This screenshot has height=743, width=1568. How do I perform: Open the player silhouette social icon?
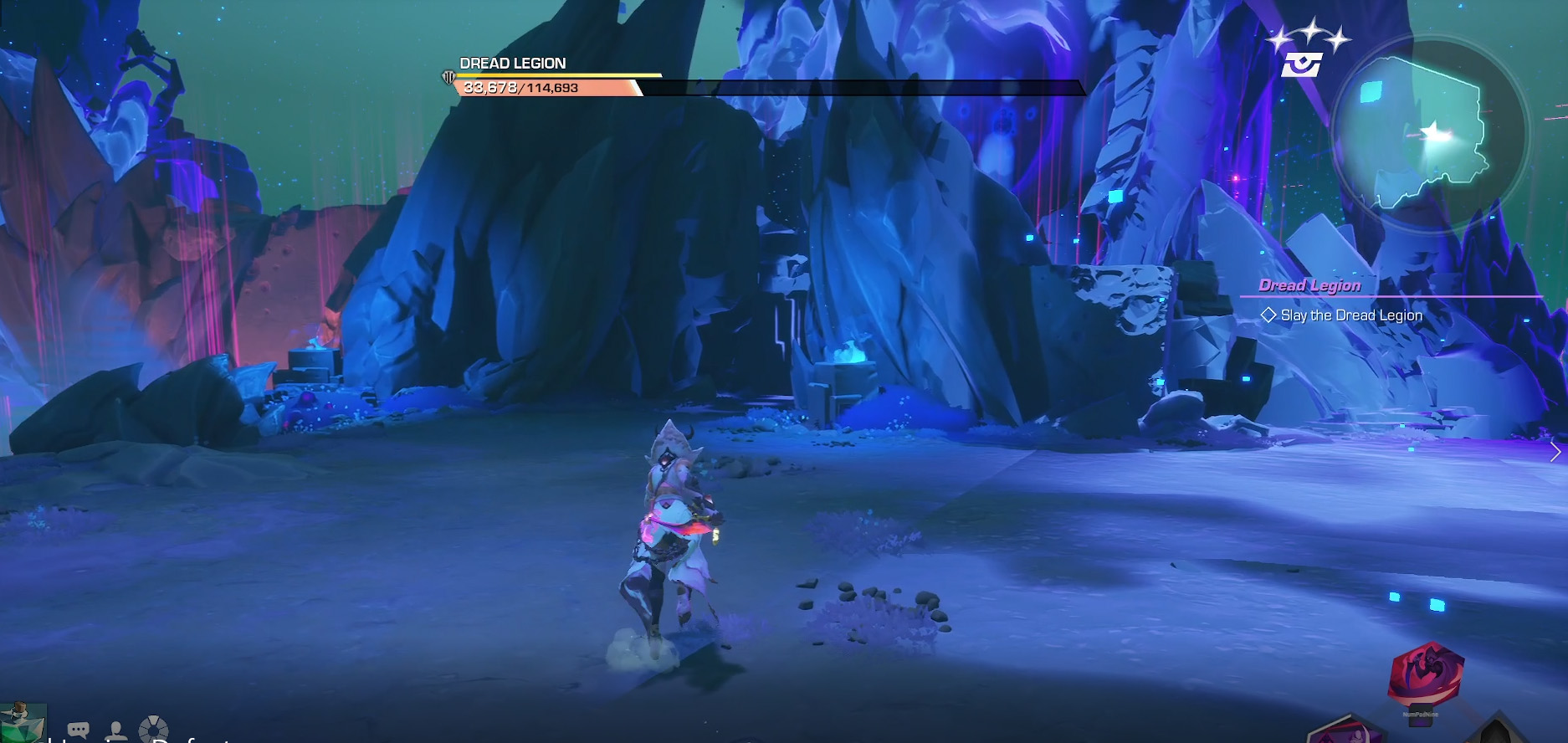116,730
